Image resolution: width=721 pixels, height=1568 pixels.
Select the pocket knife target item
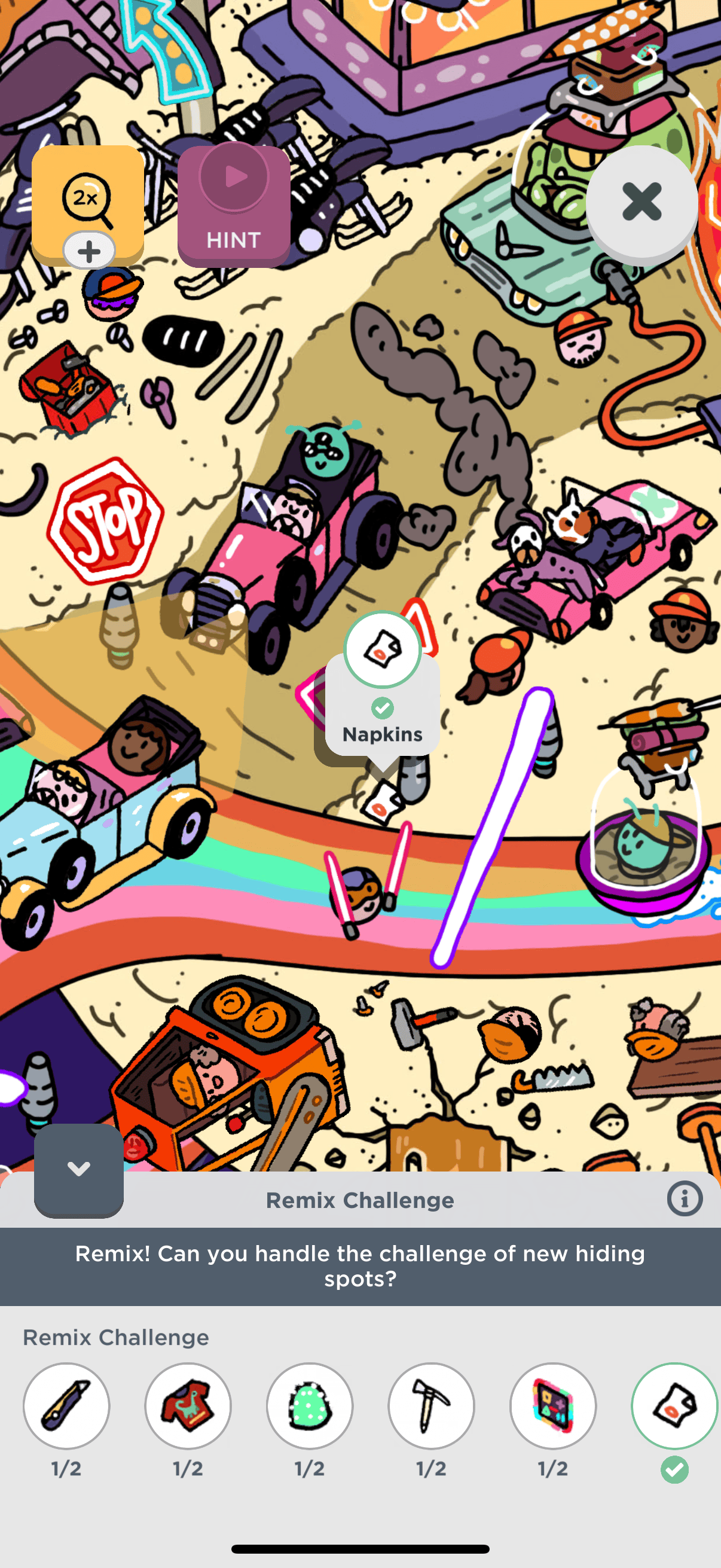[66, 1405]
